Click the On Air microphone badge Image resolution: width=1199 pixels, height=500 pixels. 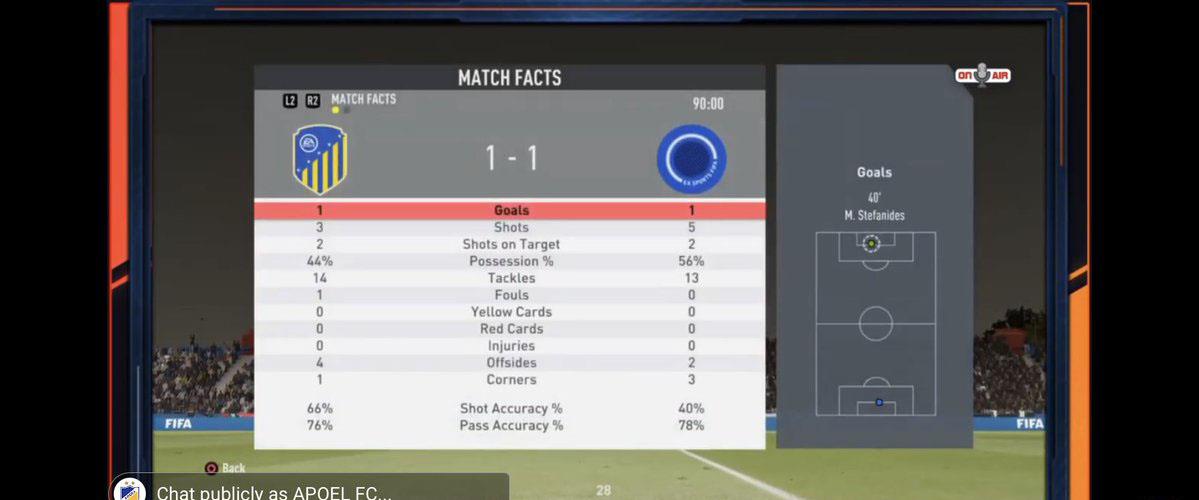click(x=982, y=76)
